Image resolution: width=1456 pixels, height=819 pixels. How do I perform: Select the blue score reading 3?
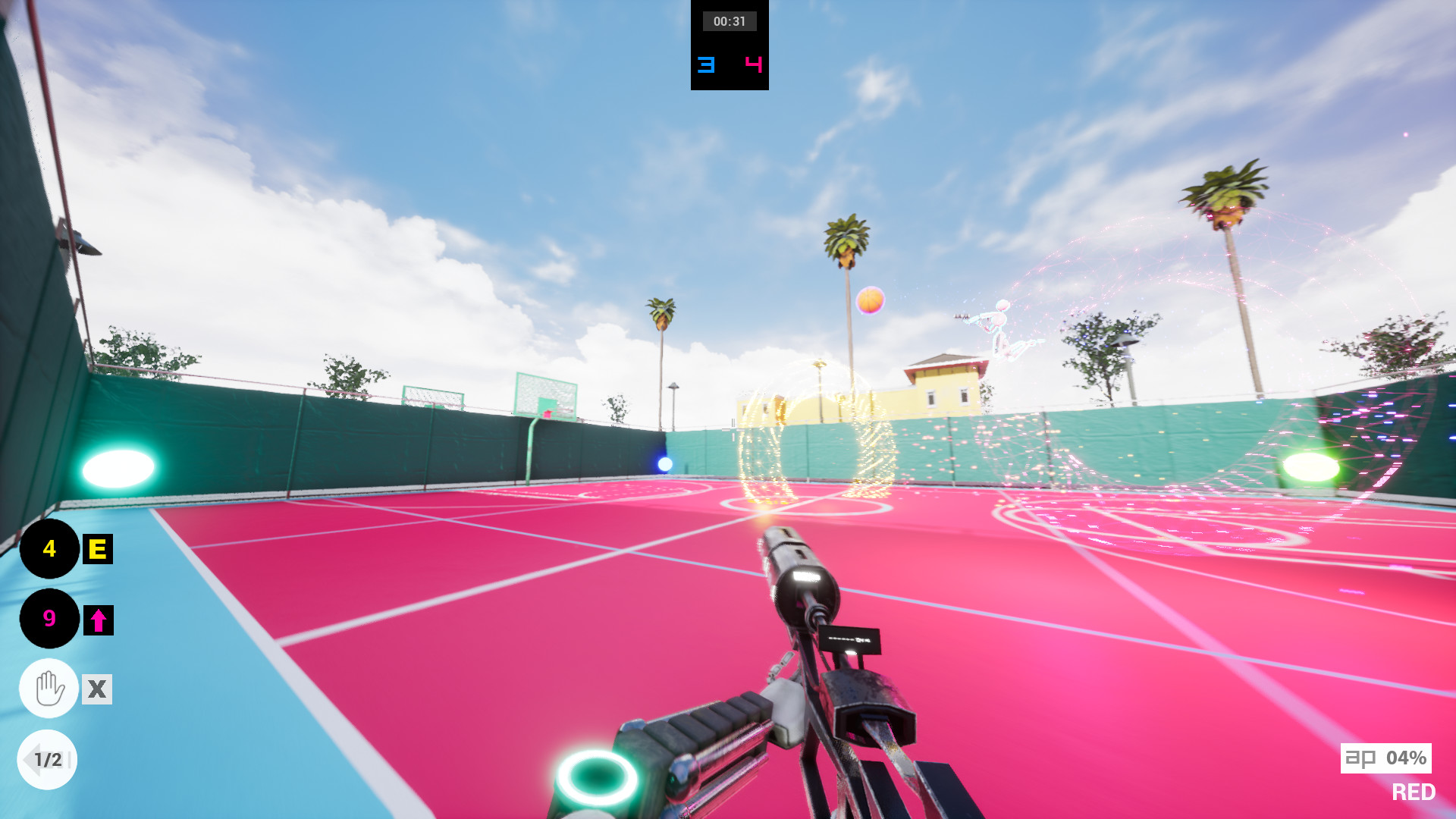[x=704, y=65]
